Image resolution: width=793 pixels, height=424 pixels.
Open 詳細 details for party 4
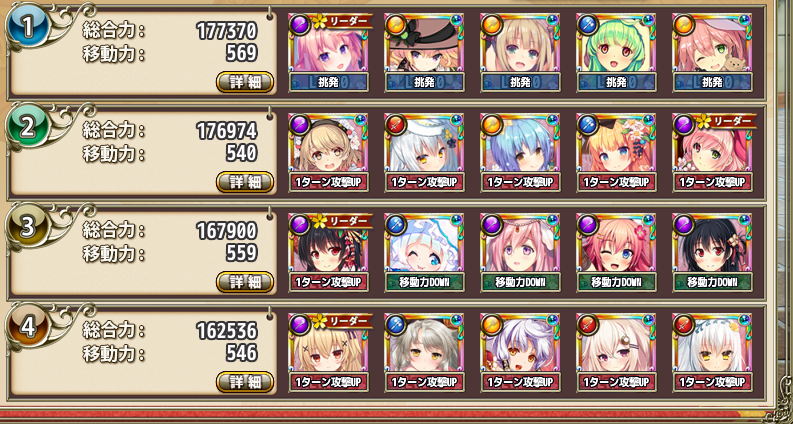pos(245,381)
